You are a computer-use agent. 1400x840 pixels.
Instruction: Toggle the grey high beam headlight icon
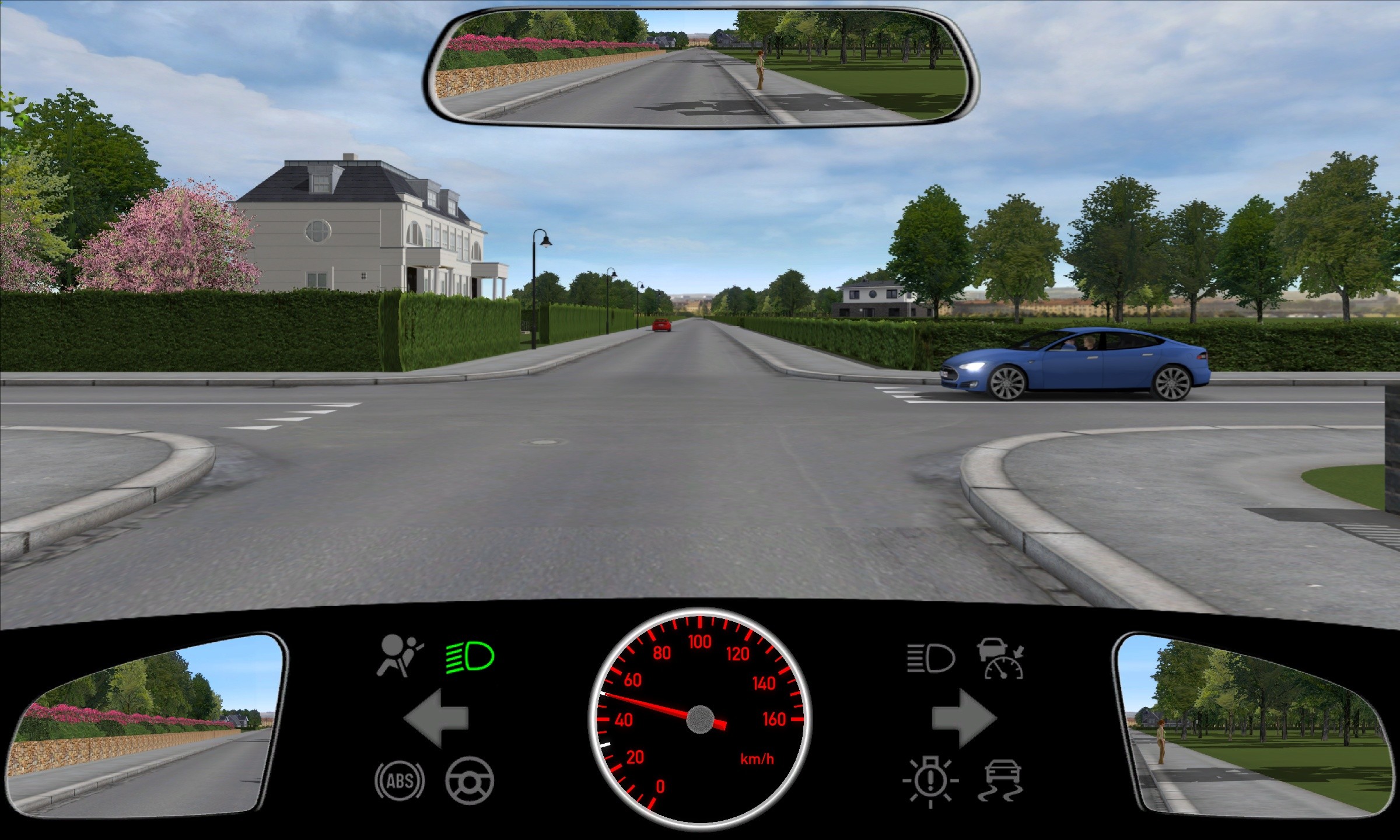[x=930, y=659]
